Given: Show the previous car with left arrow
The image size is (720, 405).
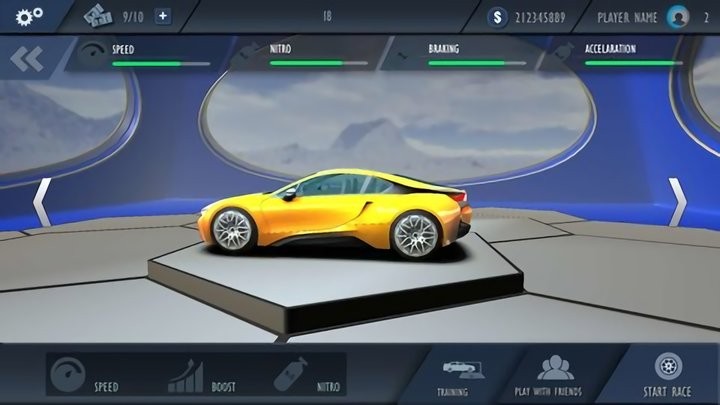Looking at the screenshot, I should (42, 202).
